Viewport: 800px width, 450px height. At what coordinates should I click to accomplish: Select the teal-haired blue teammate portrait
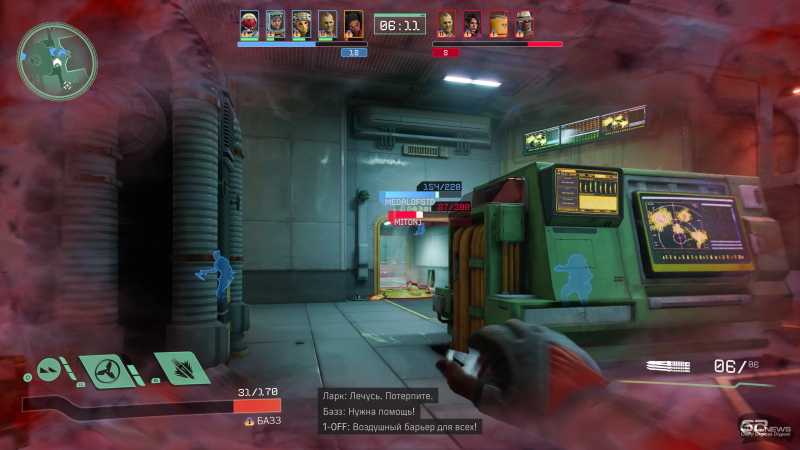pos(275,24)
